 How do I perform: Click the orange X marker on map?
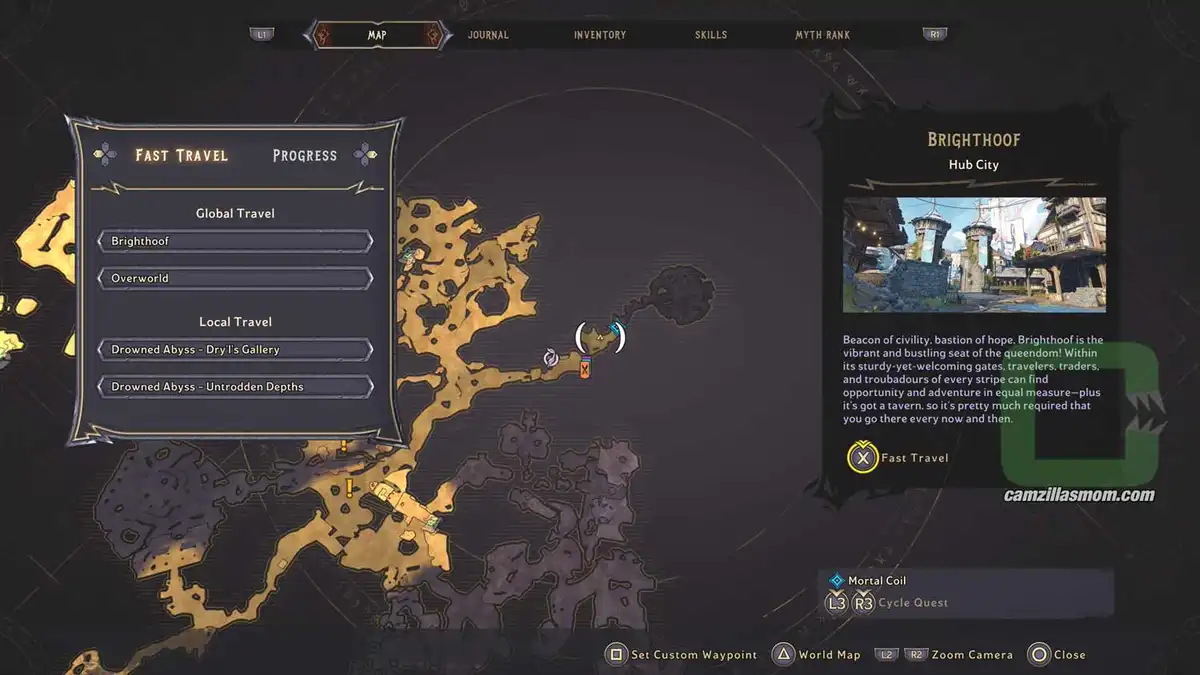(x=585, y=369)
